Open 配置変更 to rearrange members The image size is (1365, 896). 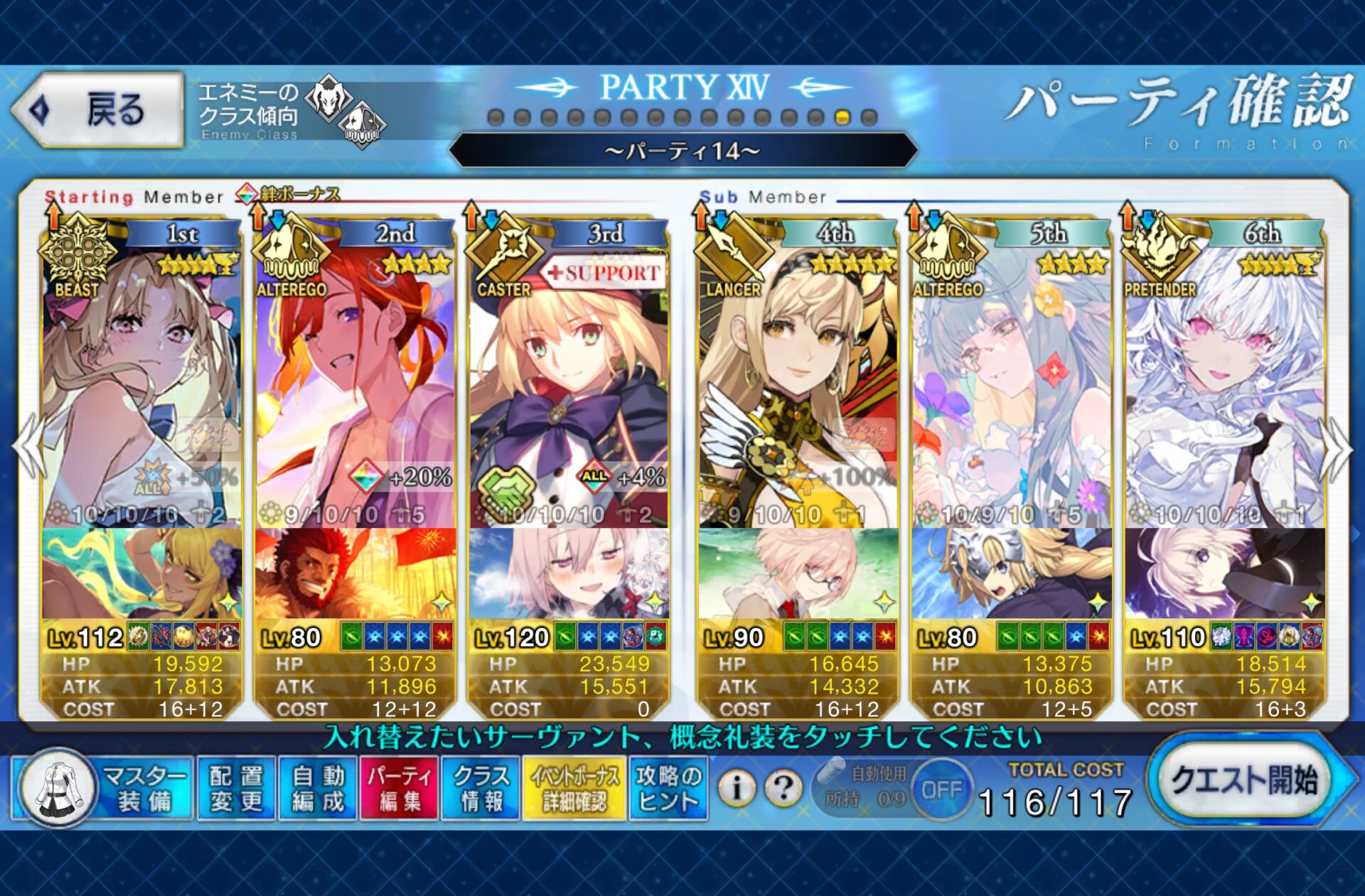[236, 788]
